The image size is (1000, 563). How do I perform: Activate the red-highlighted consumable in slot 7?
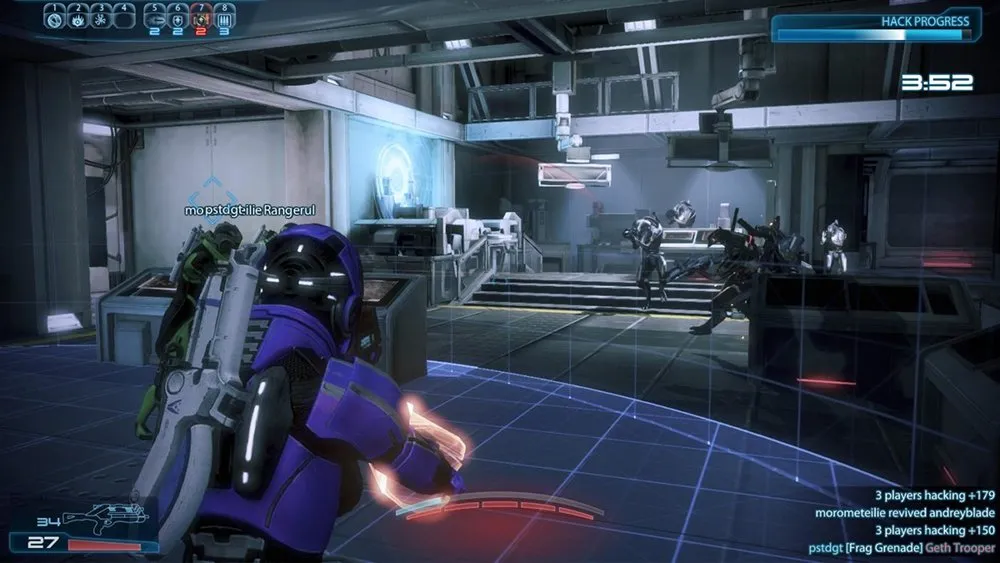click(200, 17)
